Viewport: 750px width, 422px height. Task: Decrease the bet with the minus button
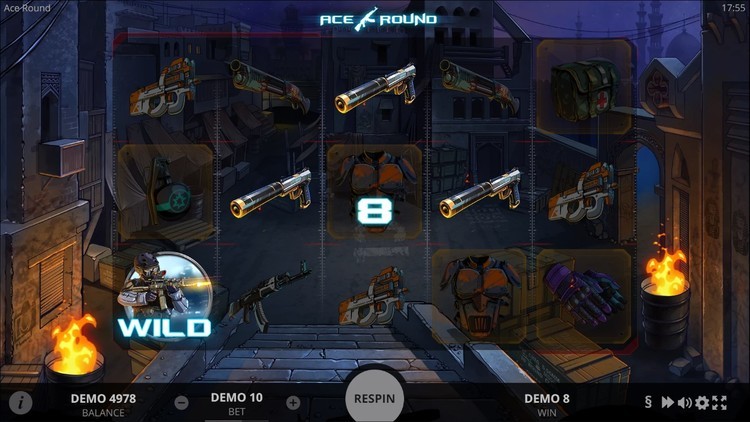click(181, 403)
